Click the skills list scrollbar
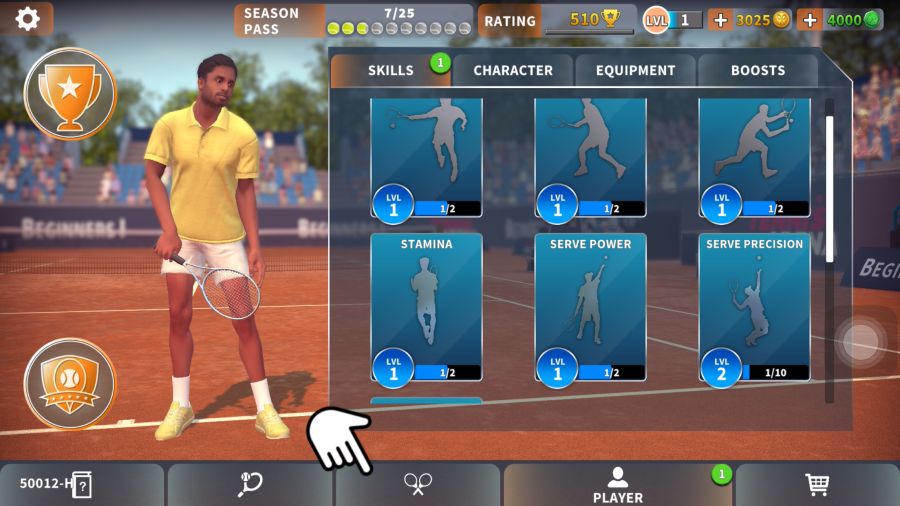Viewport: 900px width, 506px height. (829, 190)
